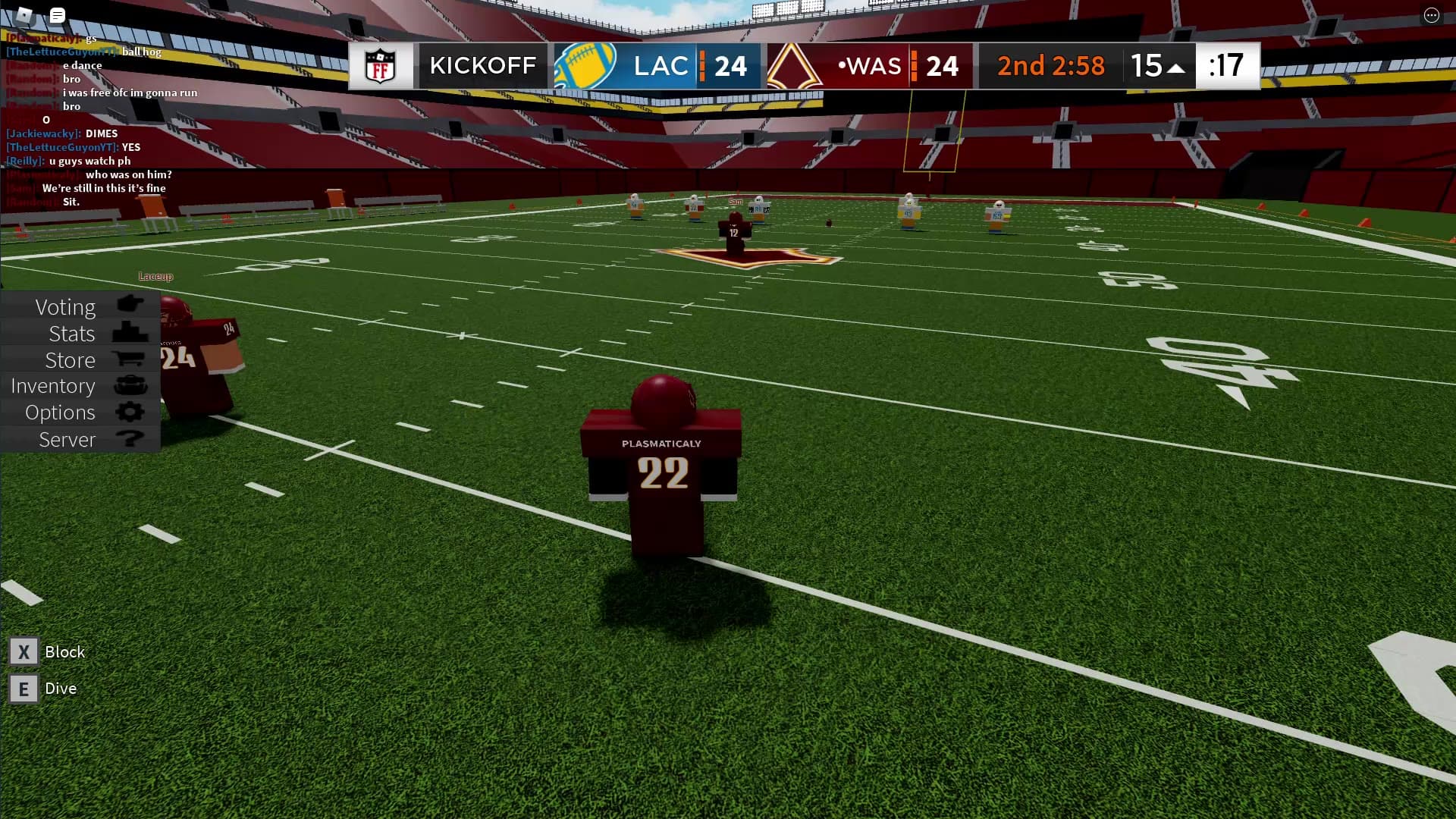Open the Roblox main menu icon

click(24, 14)
